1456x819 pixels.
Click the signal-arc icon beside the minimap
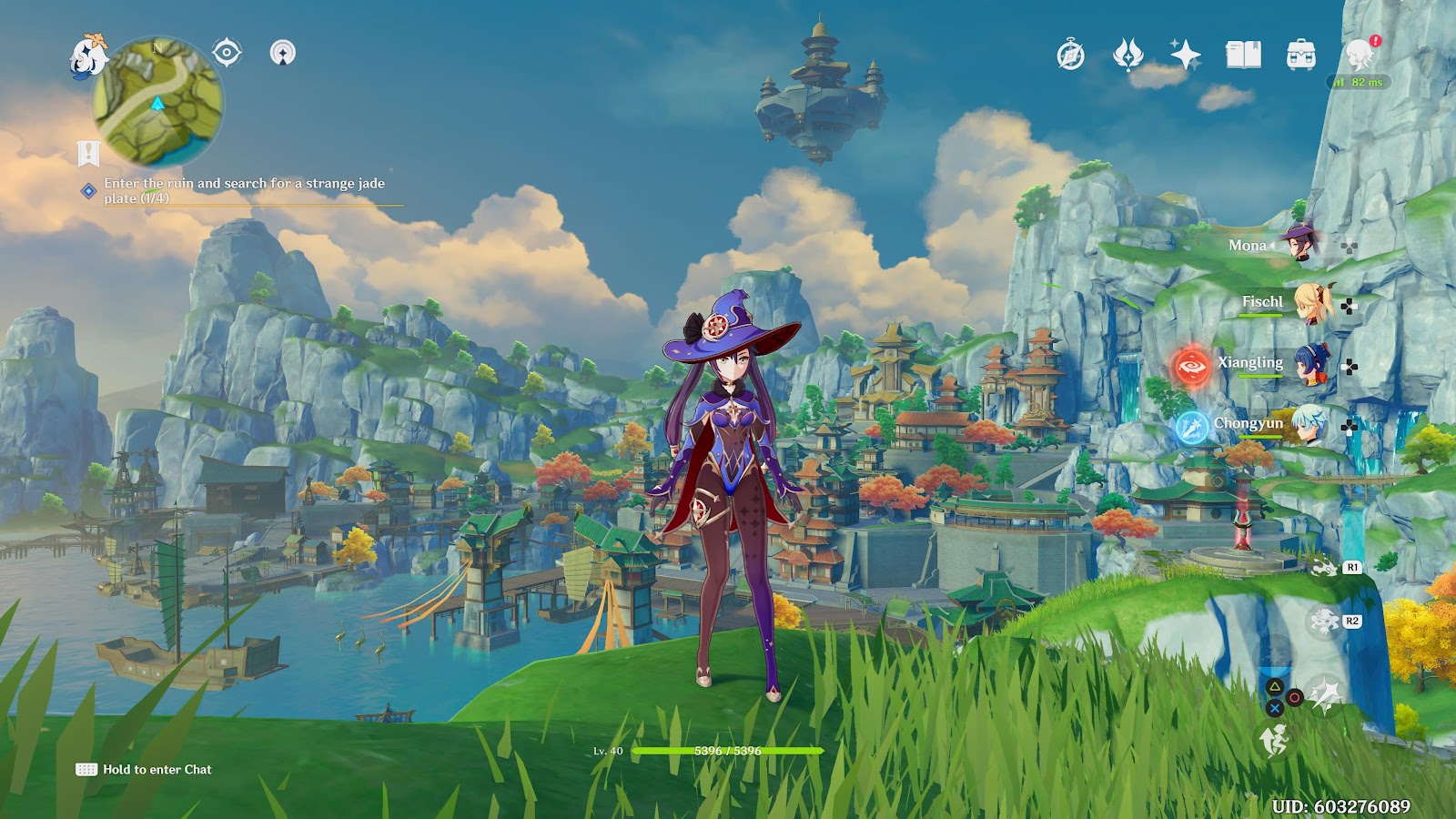point(283,53)
